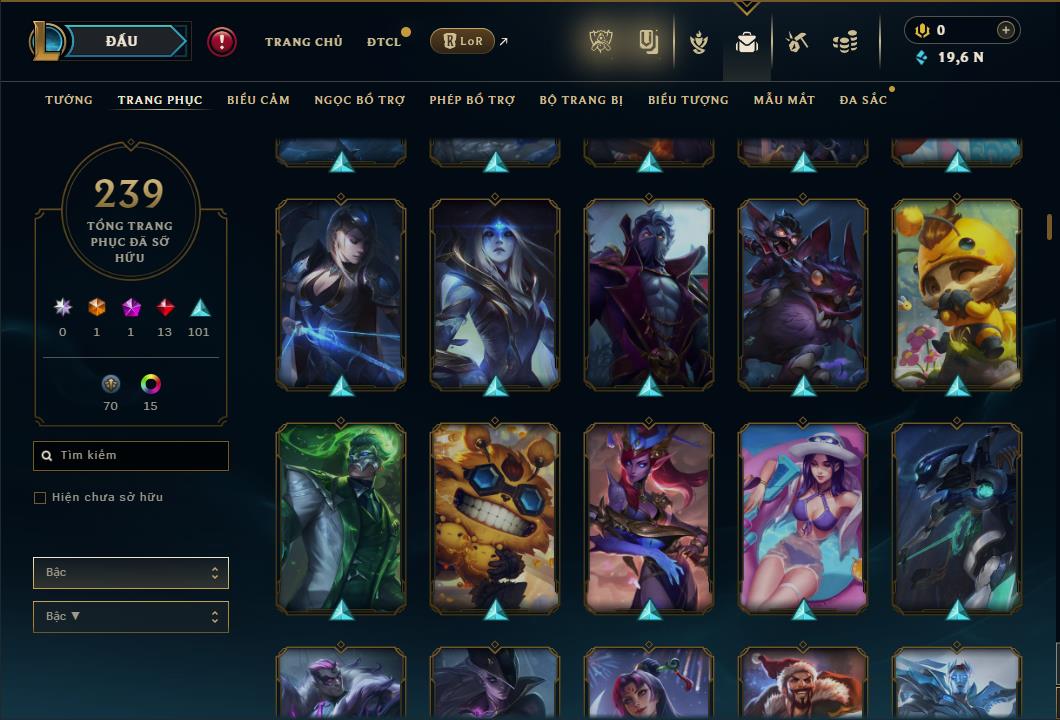Select the yellow bee Teemo skin card
Image resolution: width=1060 pixels, height=720 pixels.
(x=957, y=293)
